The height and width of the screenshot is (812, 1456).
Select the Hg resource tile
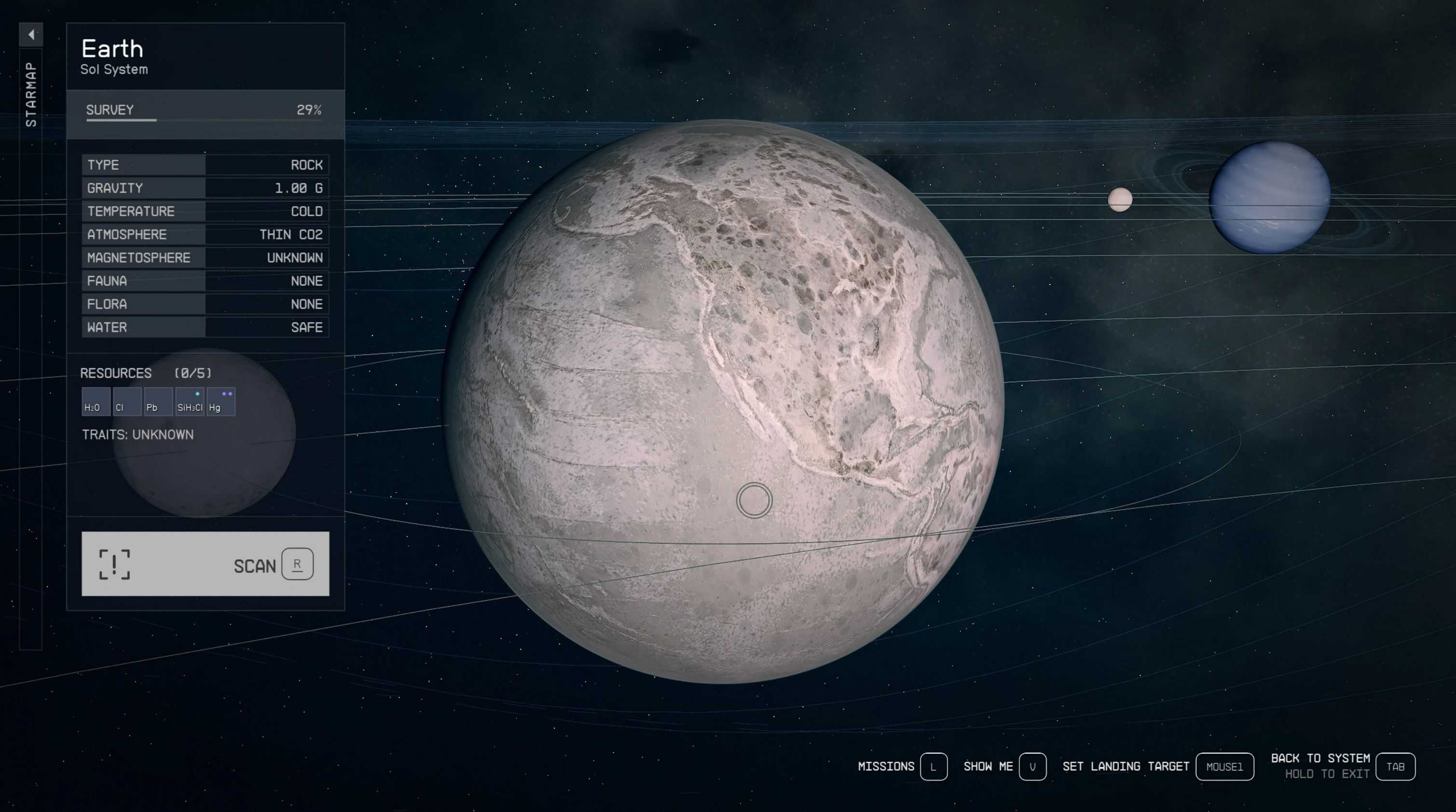[x=220, y=402]
